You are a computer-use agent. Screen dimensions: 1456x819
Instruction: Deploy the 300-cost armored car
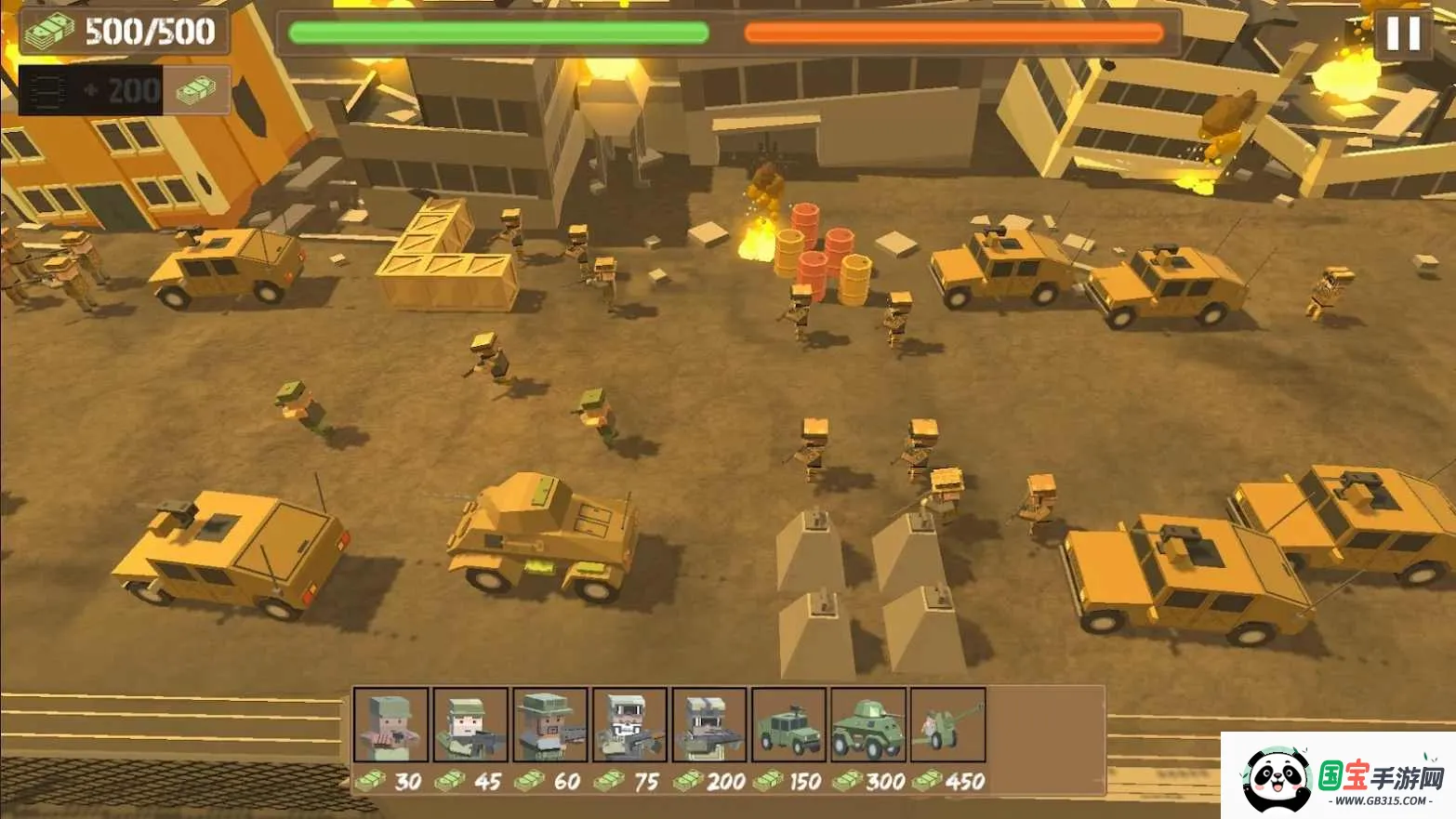pos(868,725)
